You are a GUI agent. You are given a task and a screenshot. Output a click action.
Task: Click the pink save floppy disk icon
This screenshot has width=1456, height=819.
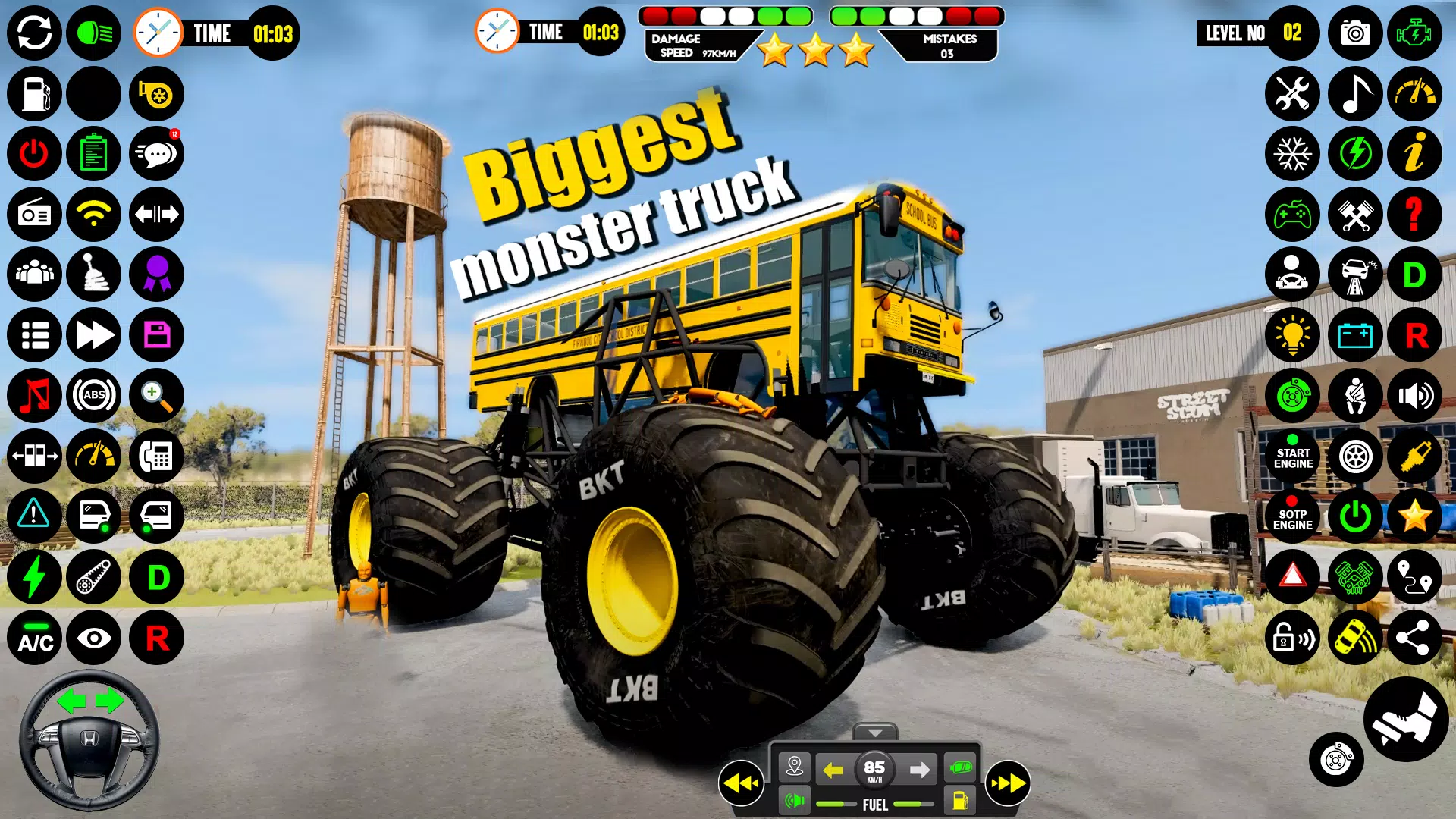[155, 335]
